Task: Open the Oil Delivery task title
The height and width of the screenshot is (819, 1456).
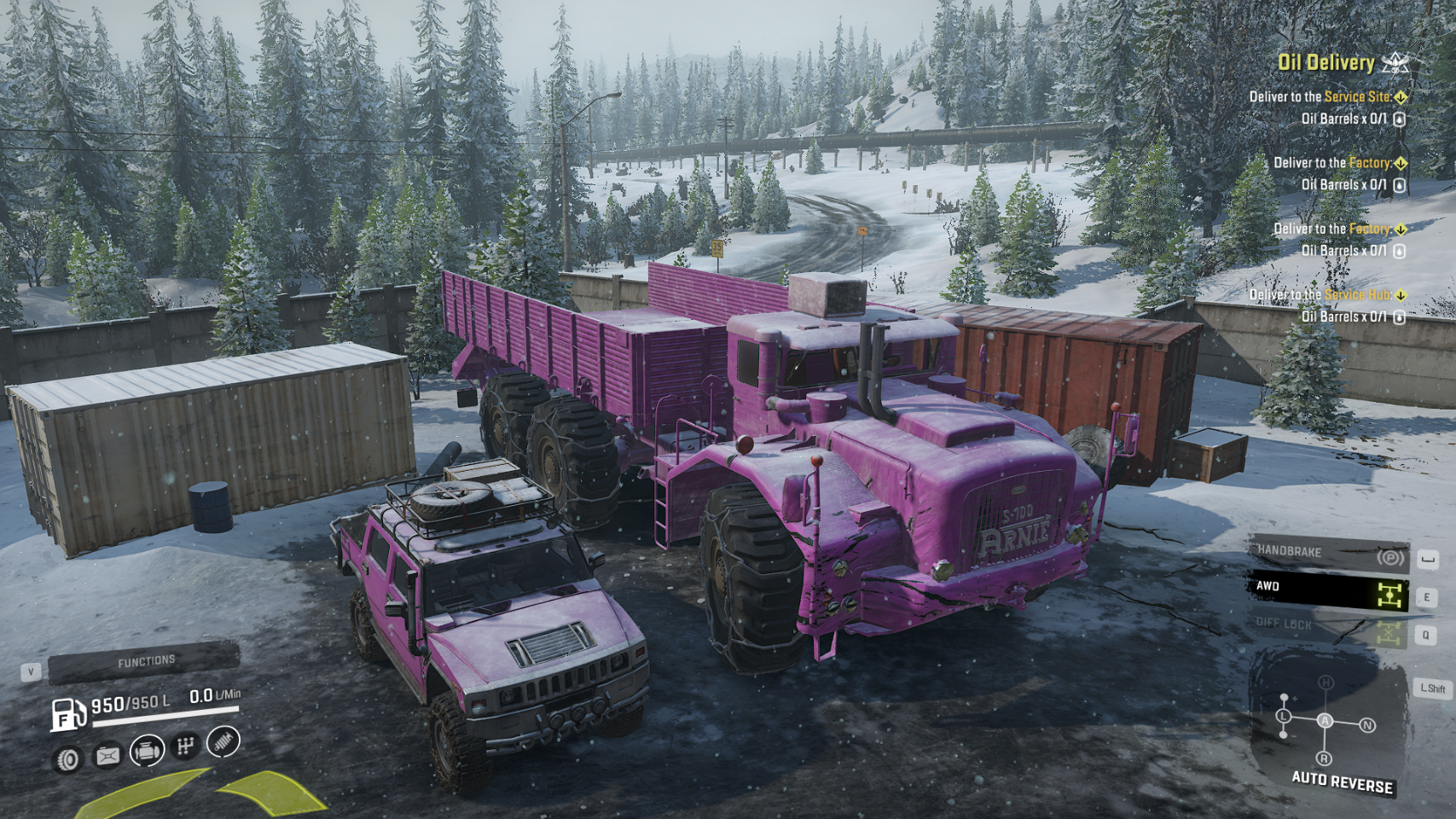Action: tap(1326, 62)
